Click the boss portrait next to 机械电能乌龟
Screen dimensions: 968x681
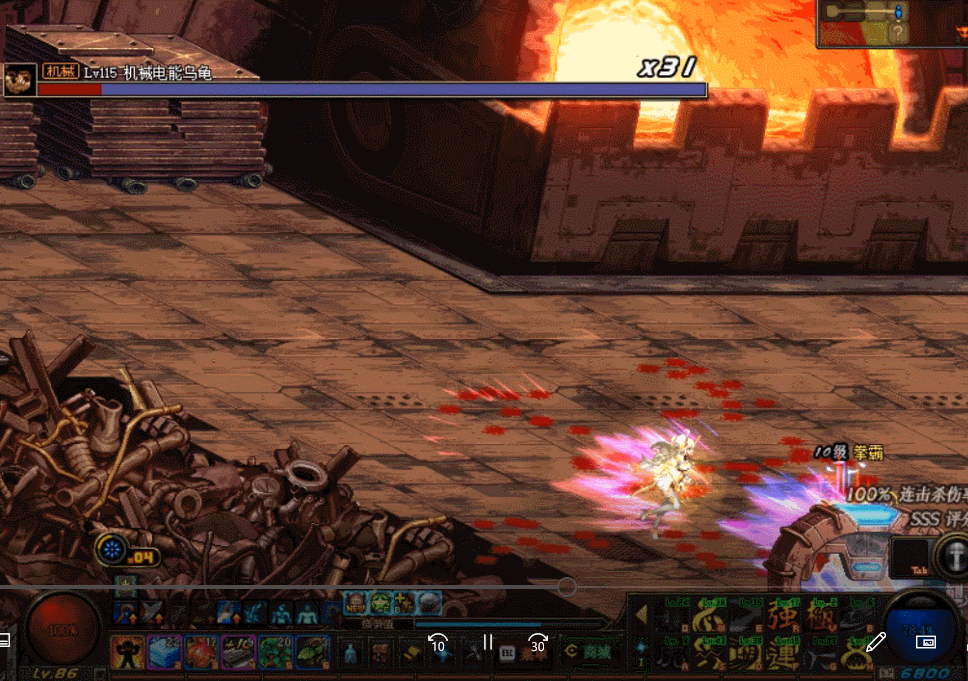[x=20, y=79]
